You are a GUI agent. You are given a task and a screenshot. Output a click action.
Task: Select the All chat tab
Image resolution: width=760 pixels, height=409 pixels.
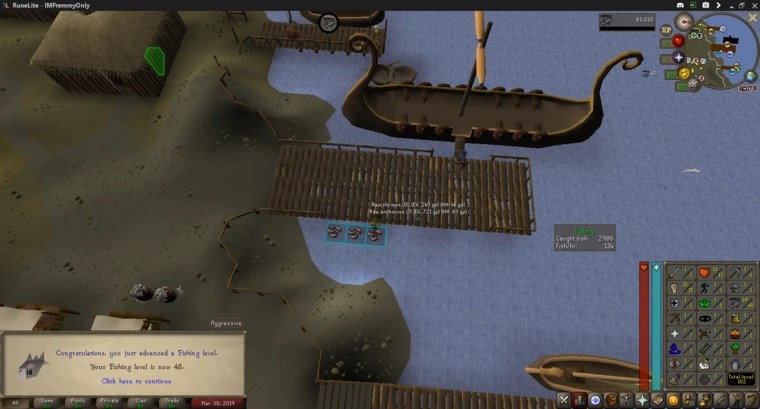[x=14, y=402]
